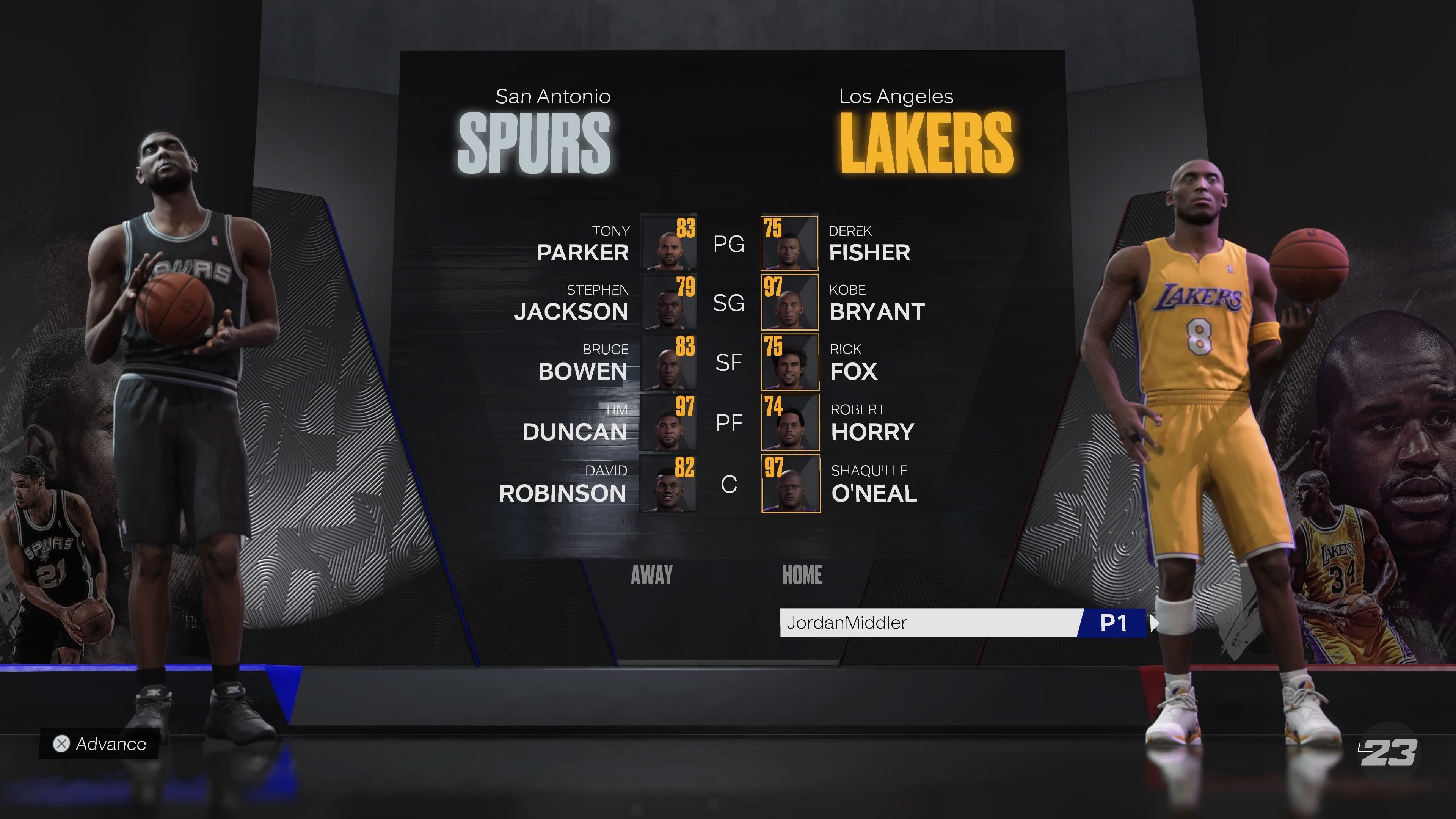Choose David Robinson's center portrait
The image size is (1456, 819).
(x=668, y=484)
